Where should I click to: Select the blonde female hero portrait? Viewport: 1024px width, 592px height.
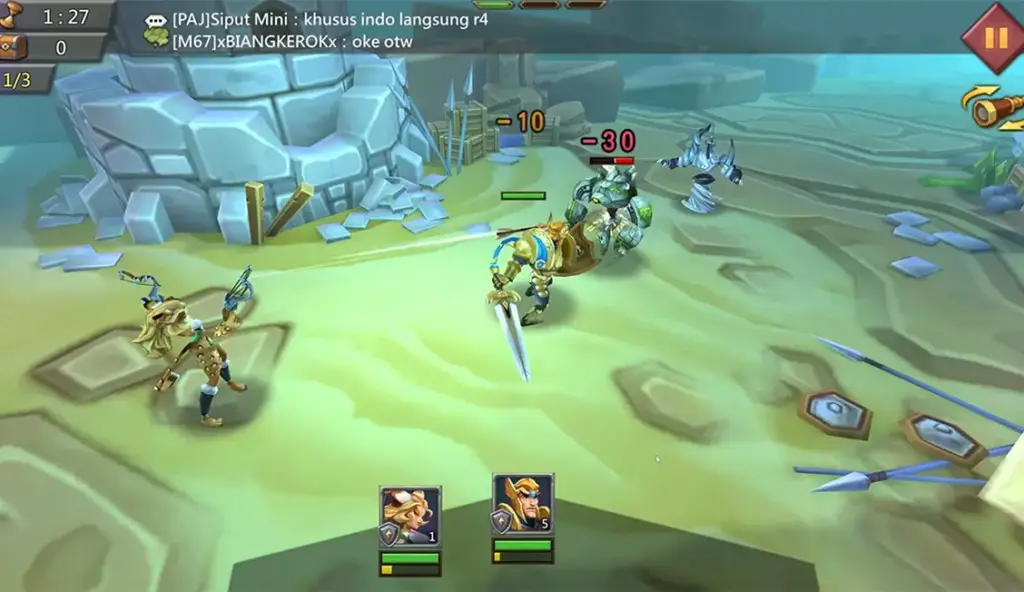(410, 516)
